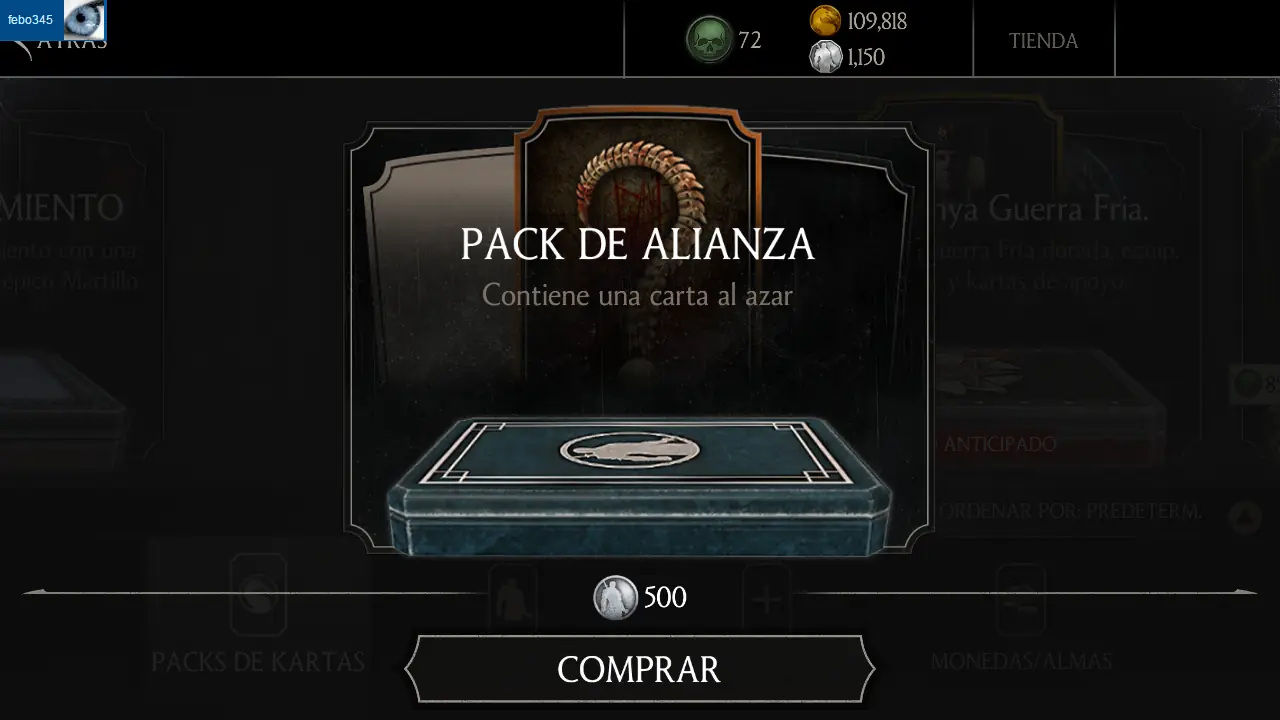This screenshot has width=1280, height=720.
Task: Select the Pack de Alianza box
Action: point(639,485)
